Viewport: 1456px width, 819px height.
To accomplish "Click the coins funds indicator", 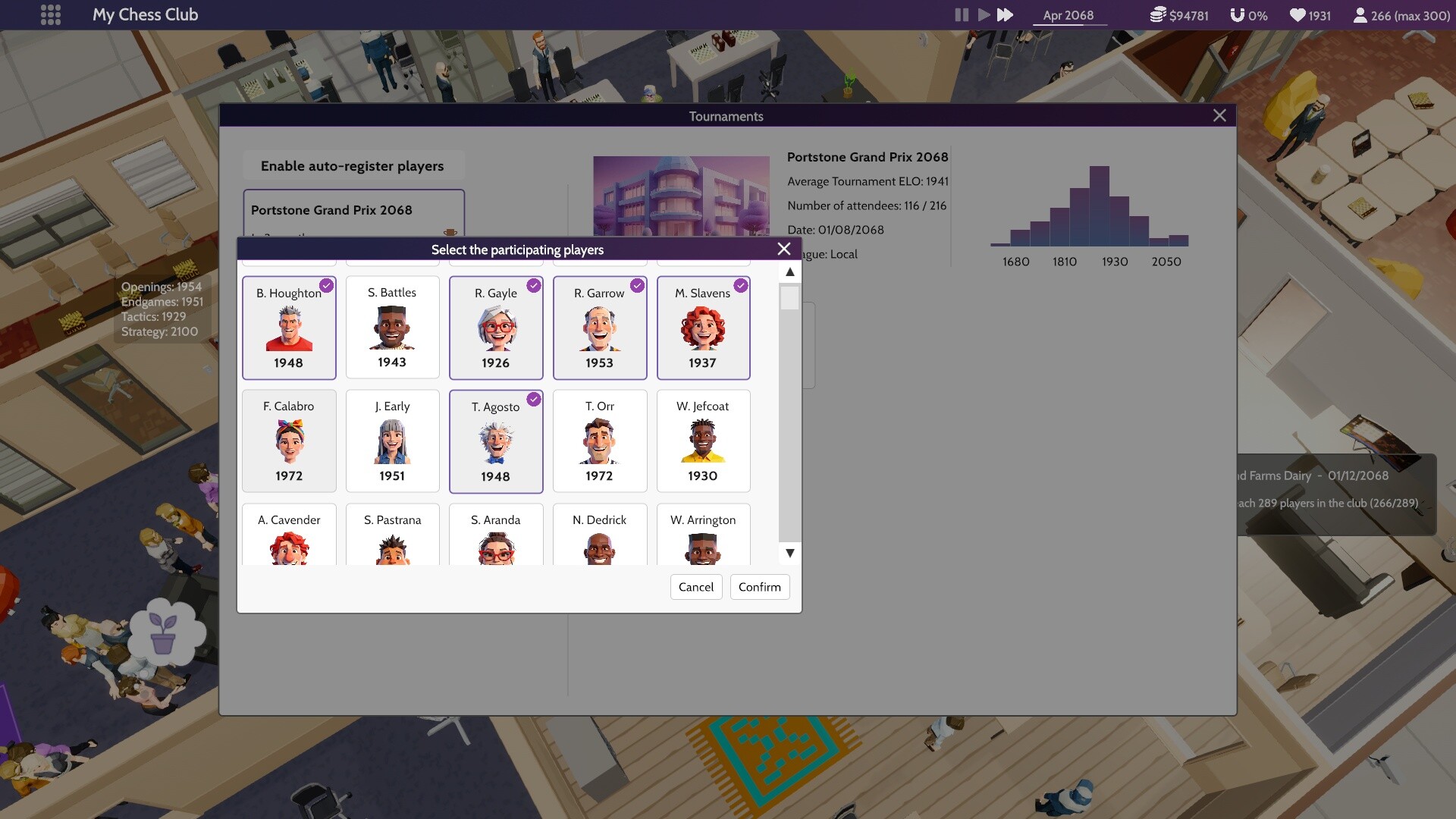I will pyautogui.click(x=1158, y=14).
